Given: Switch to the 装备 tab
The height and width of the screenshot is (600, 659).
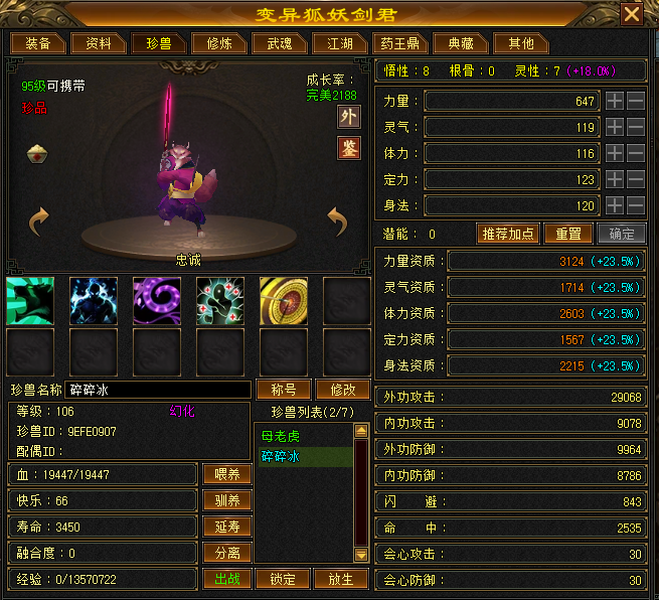Looking at the screenshot, I should [38, 44].
